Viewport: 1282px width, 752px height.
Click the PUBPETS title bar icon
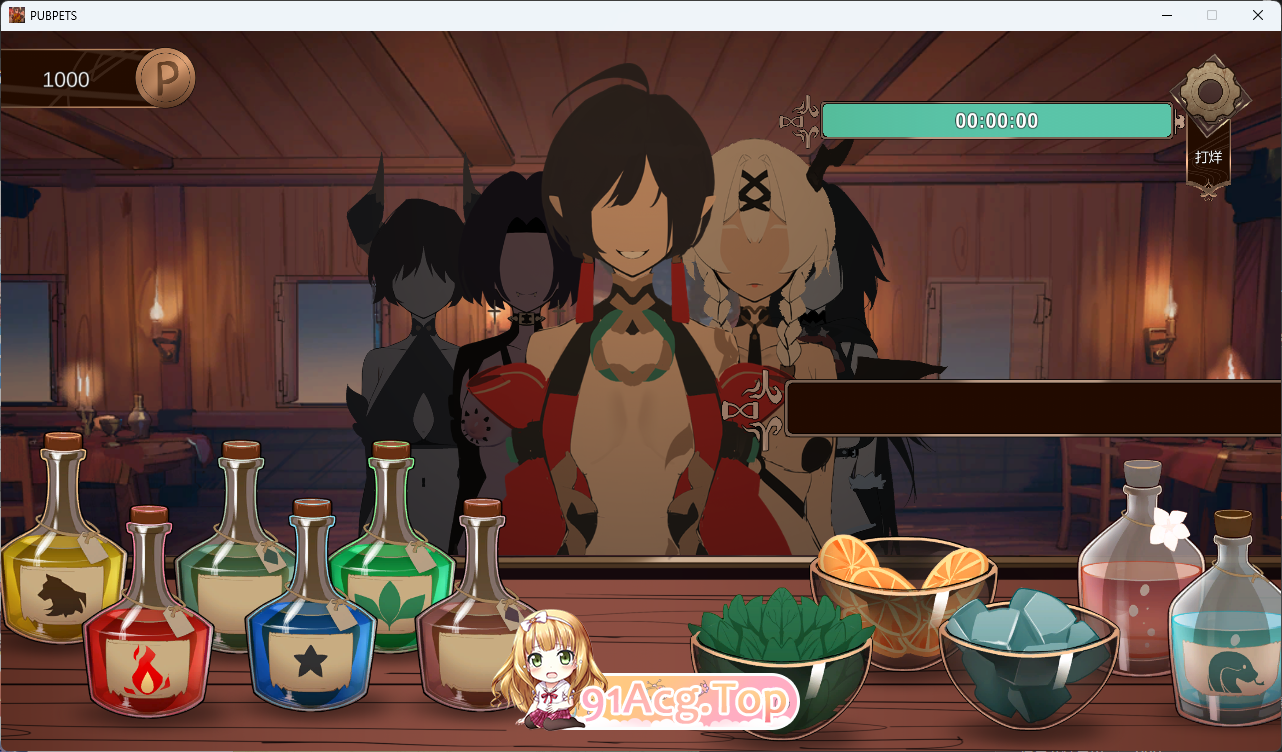[16, 15]
